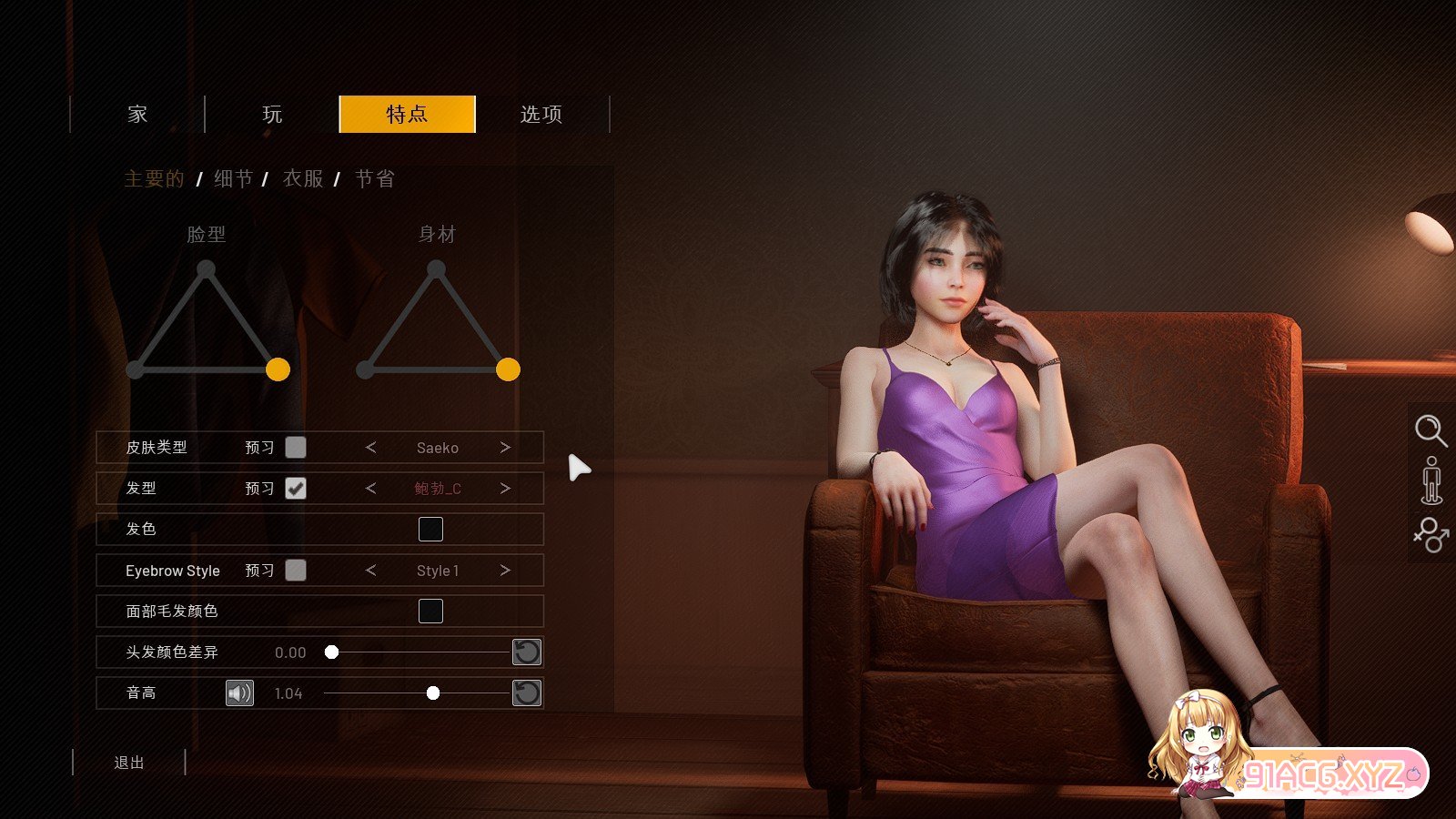The image size is (1456, 819).
Task: Switch to the 家 tab
Action: [137, 115]
